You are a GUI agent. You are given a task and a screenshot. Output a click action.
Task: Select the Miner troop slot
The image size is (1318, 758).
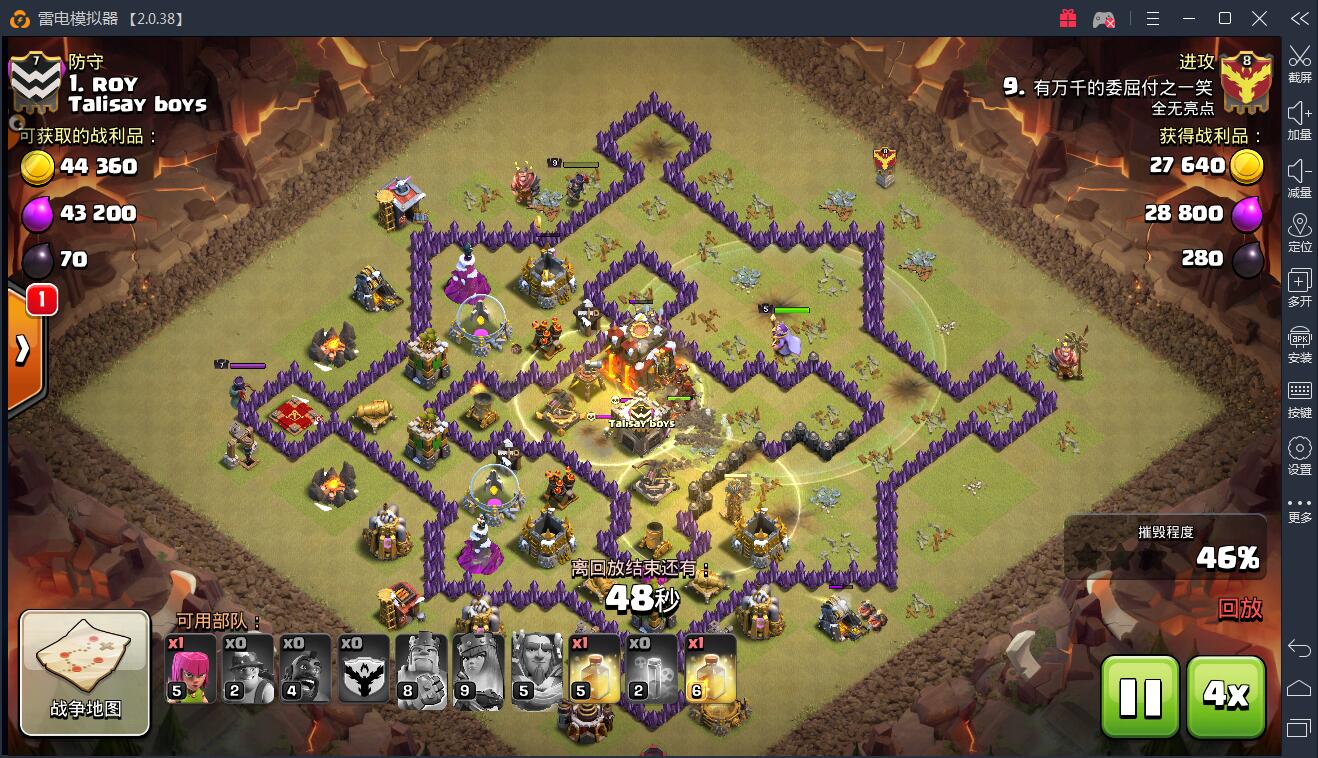pyautogui.click(x=248, y=669)
